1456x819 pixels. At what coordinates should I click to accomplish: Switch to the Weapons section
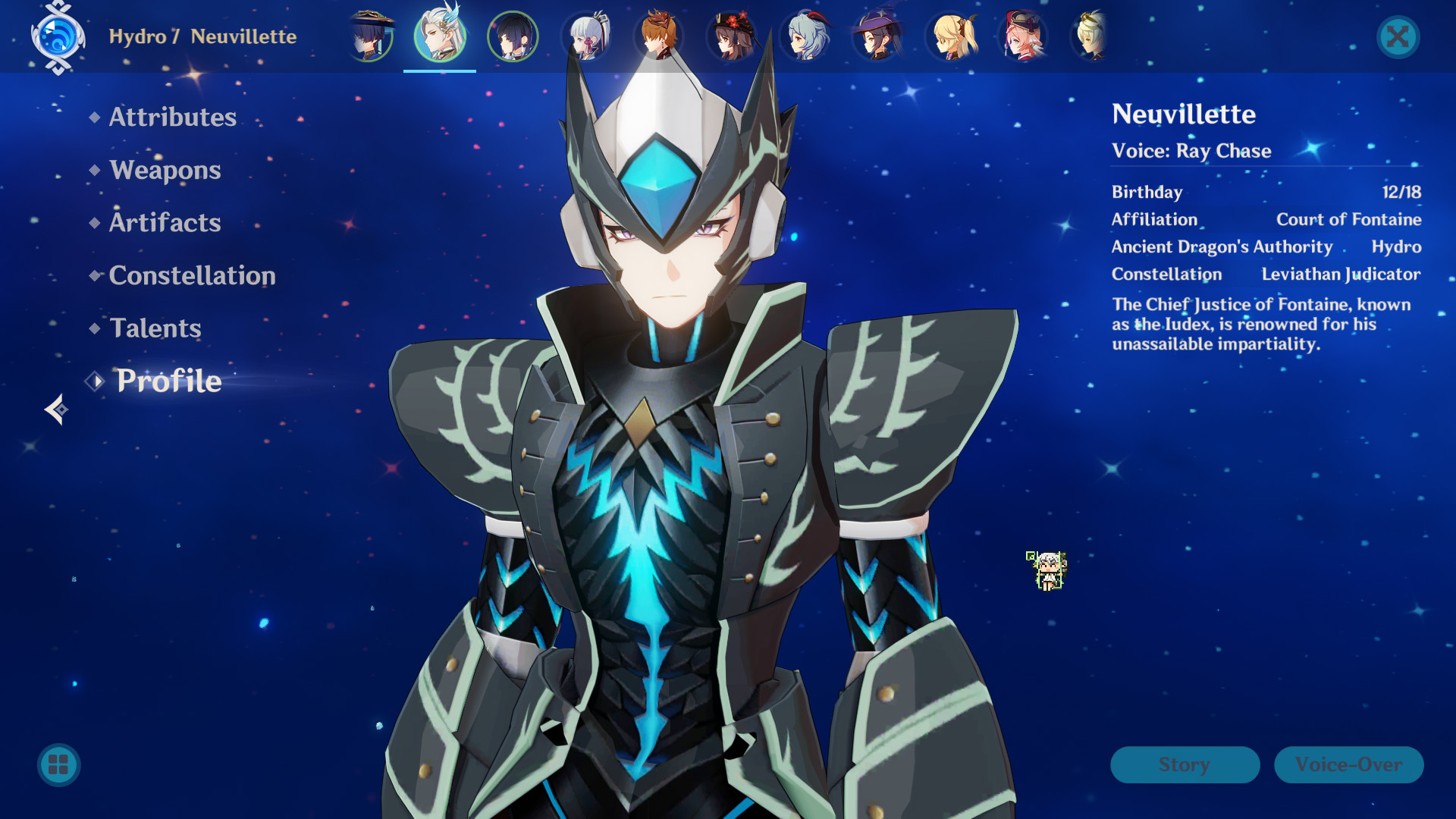164,170
